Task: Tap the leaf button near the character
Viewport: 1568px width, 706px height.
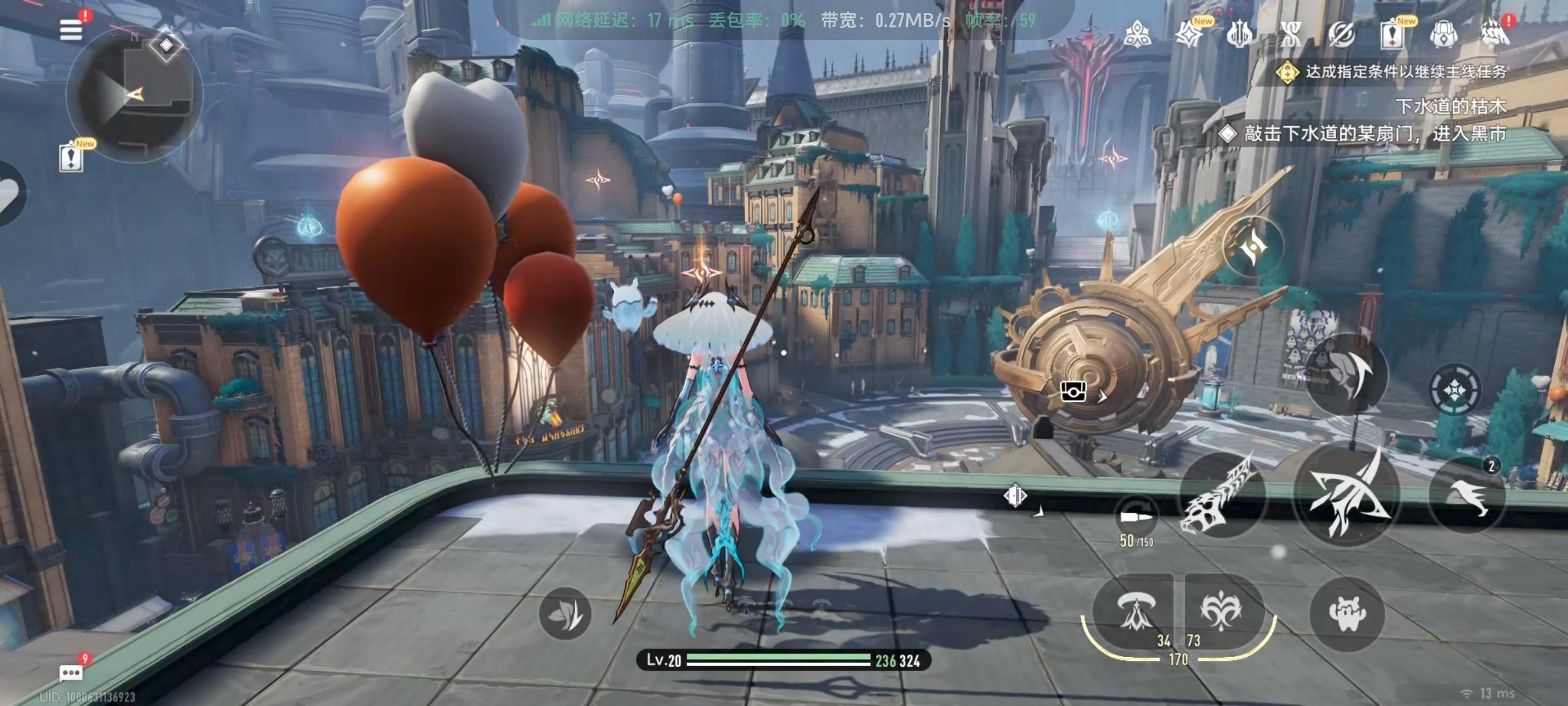Action: 565,613
